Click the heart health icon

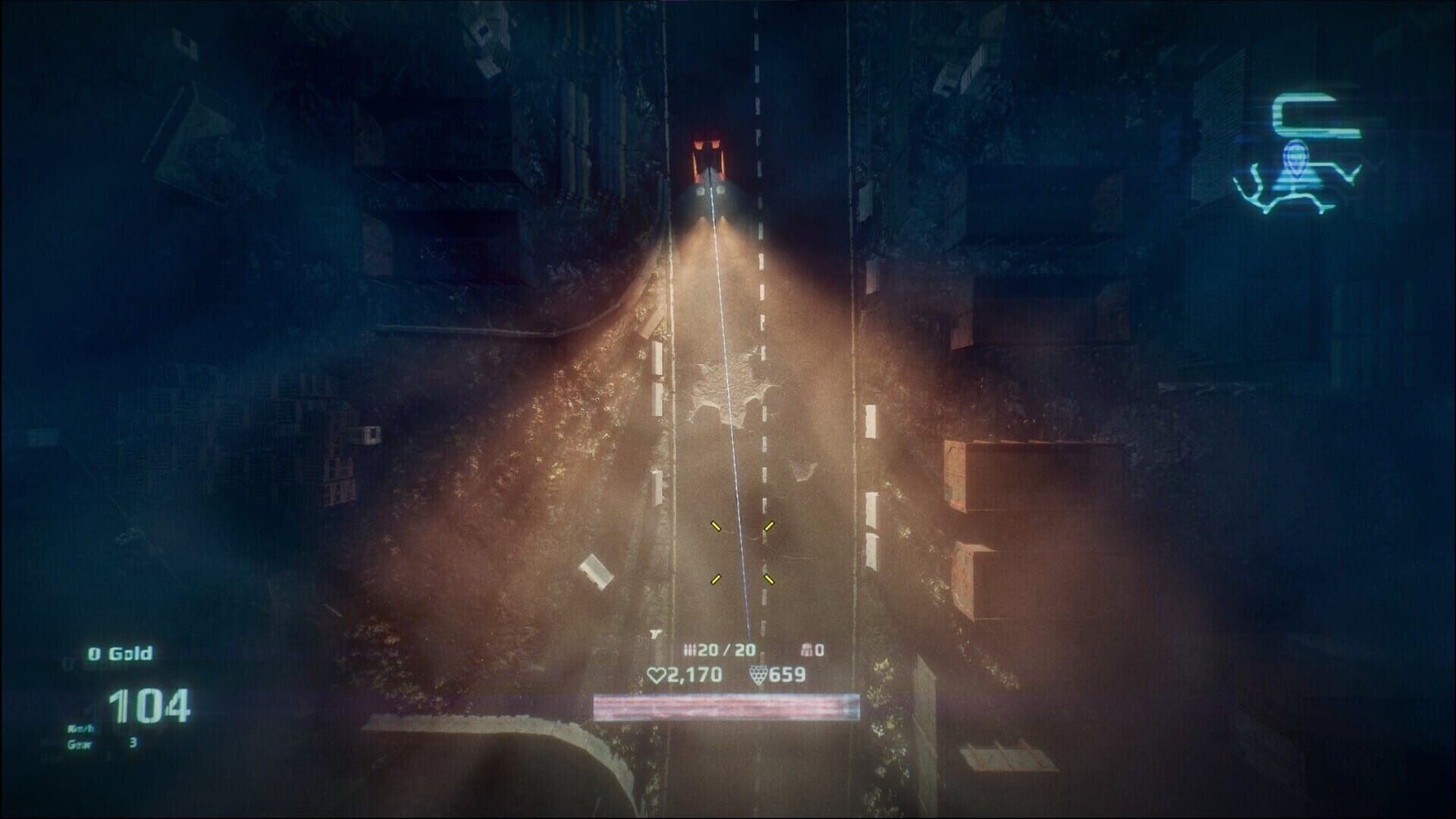point(657,674)
